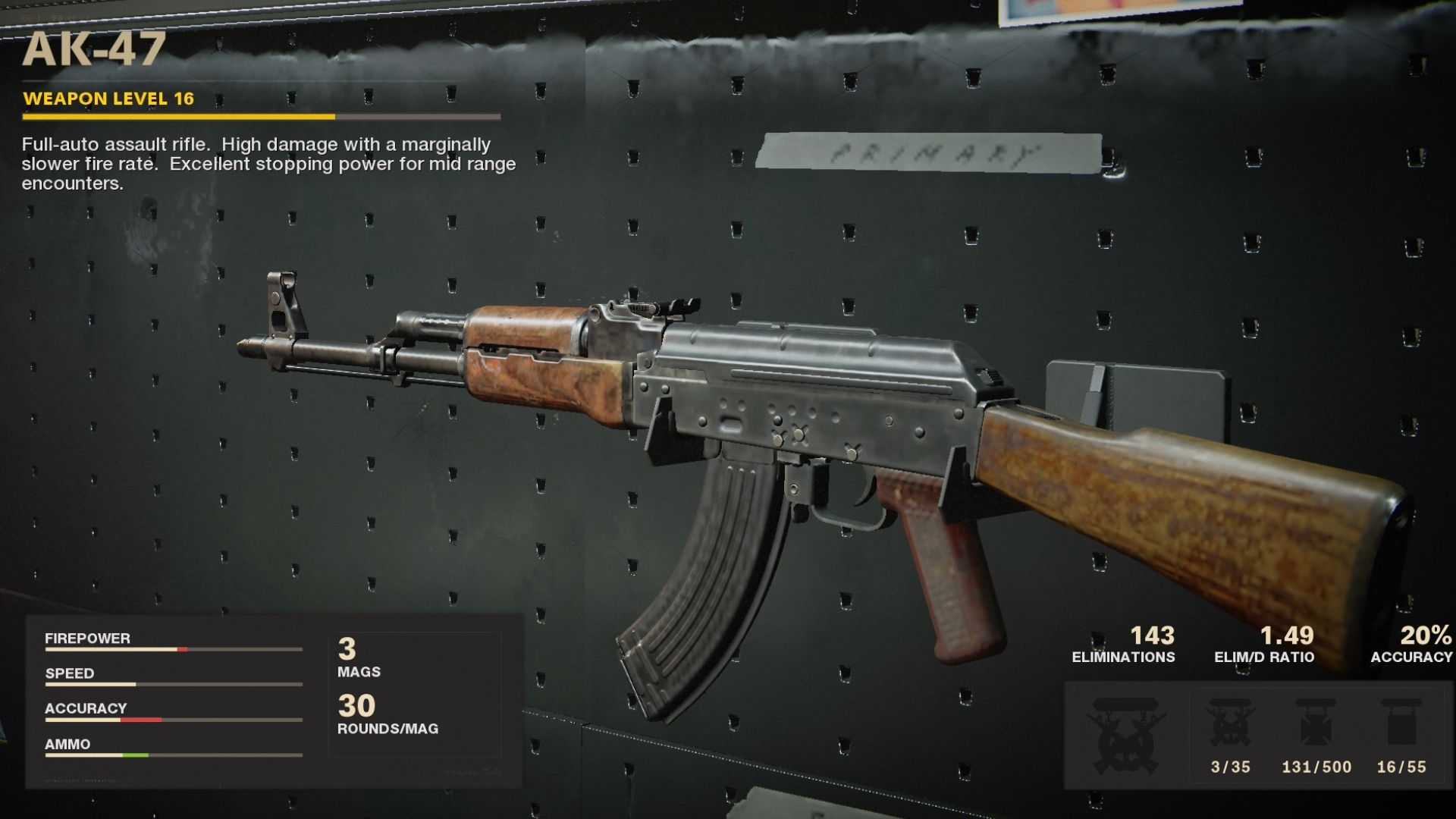Open the weapon level medal showing 16/55
This screenshot has height=819, width=1456.
click(x=1401, y=724)
